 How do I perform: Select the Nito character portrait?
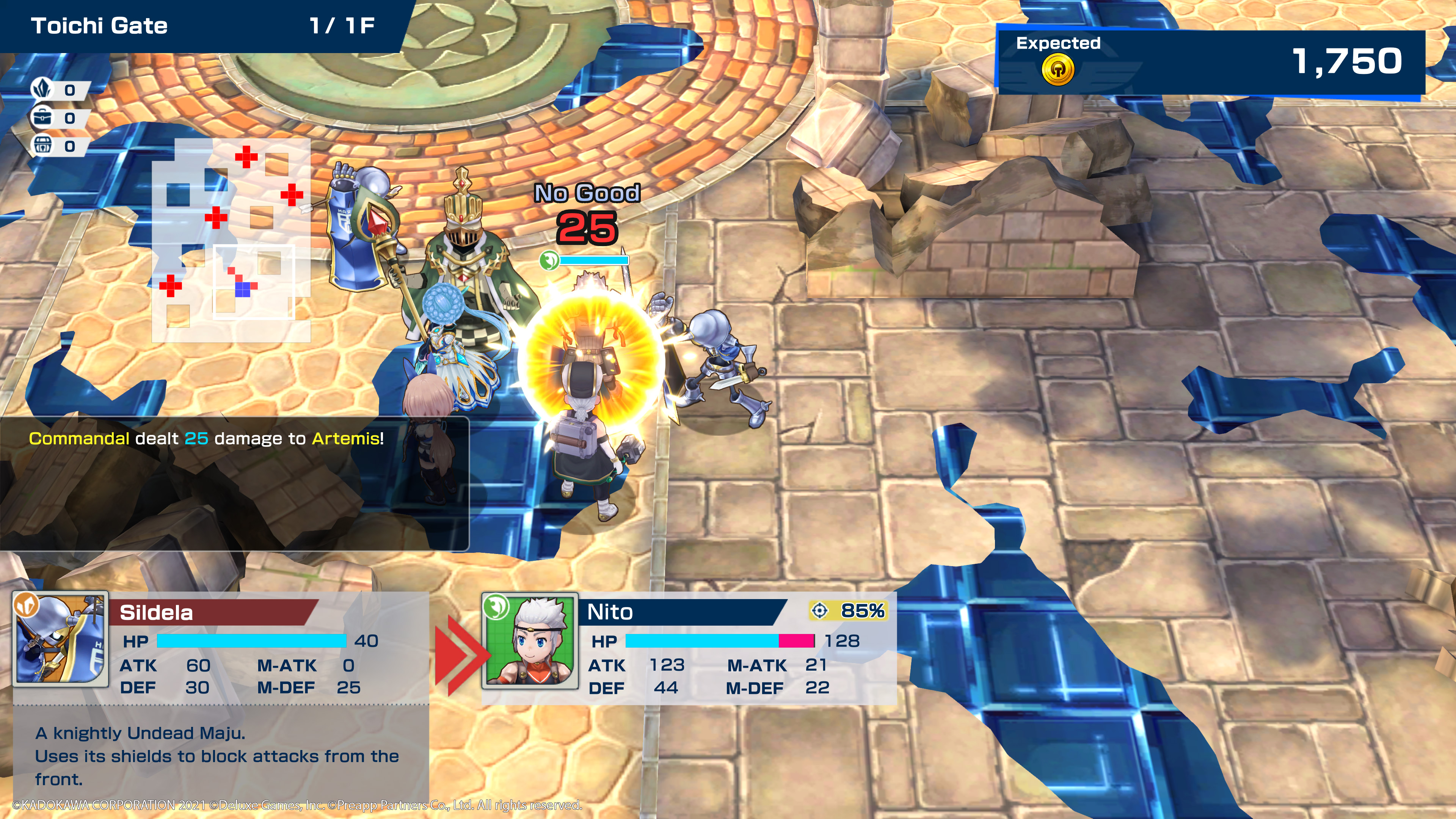(530, 641)
